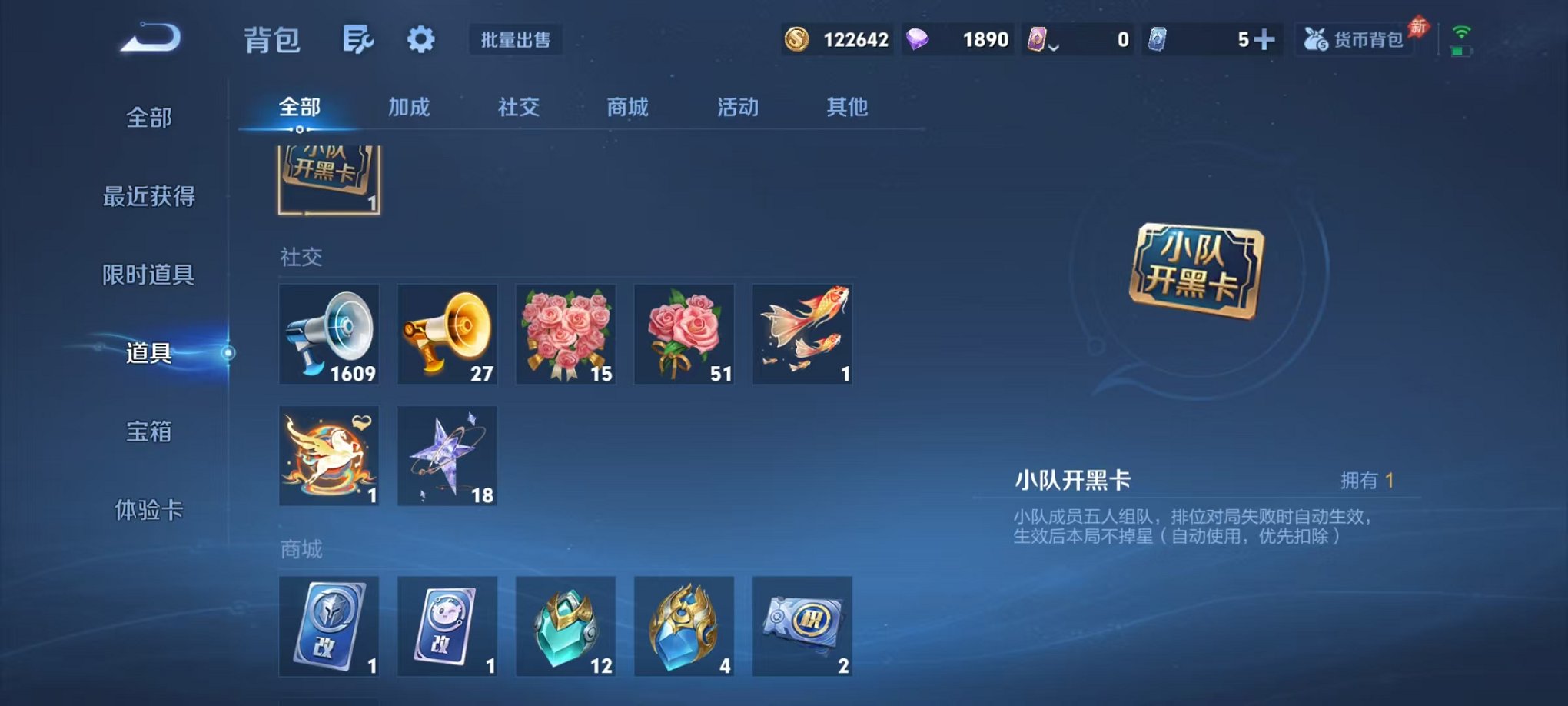
Task: Click the blue rename card with 改 character
Action: coord(329,626)
